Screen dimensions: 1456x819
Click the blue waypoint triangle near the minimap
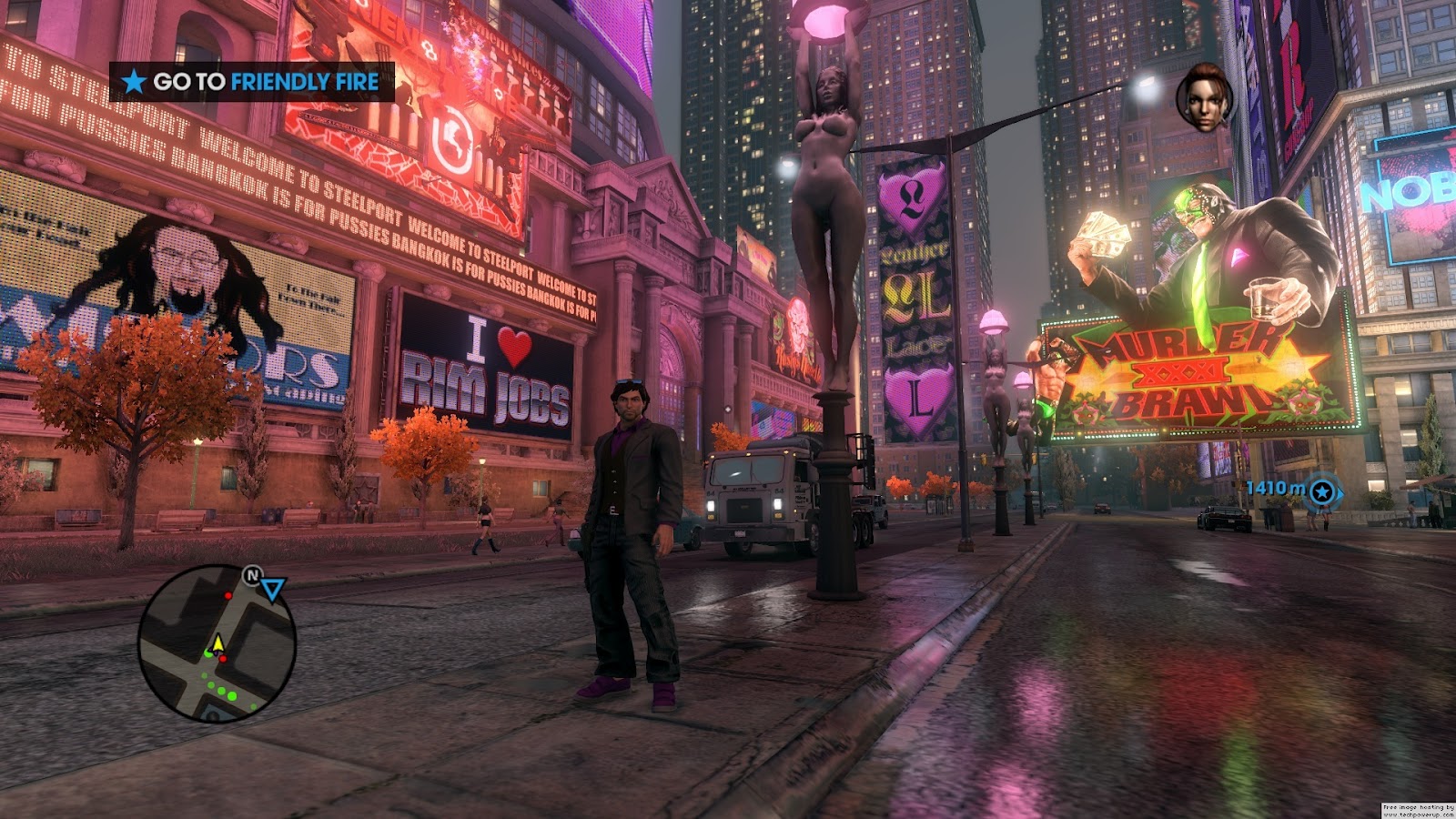tap(273, 590)
